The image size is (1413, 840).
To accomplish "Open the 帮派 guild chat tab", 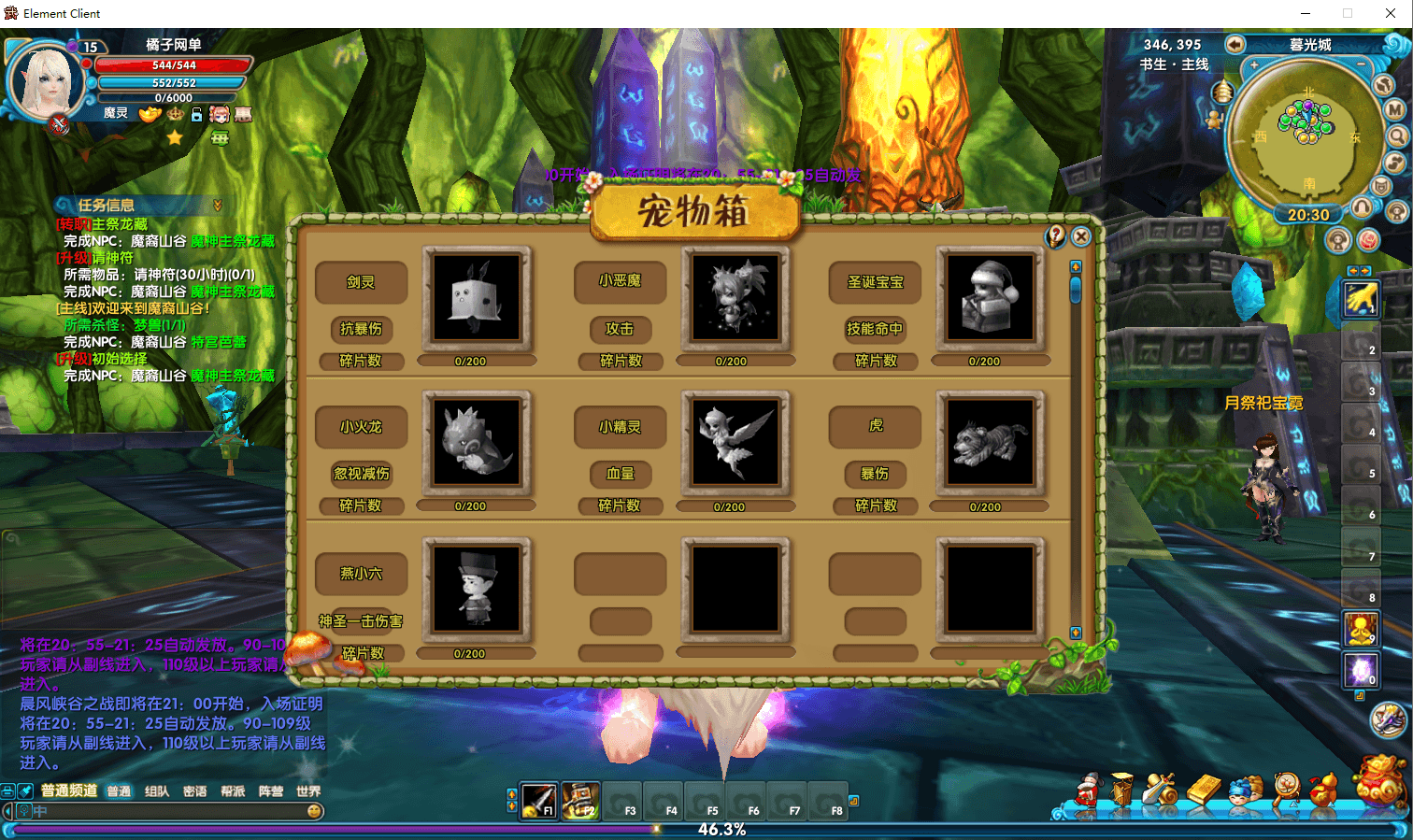I will point(233,791).
